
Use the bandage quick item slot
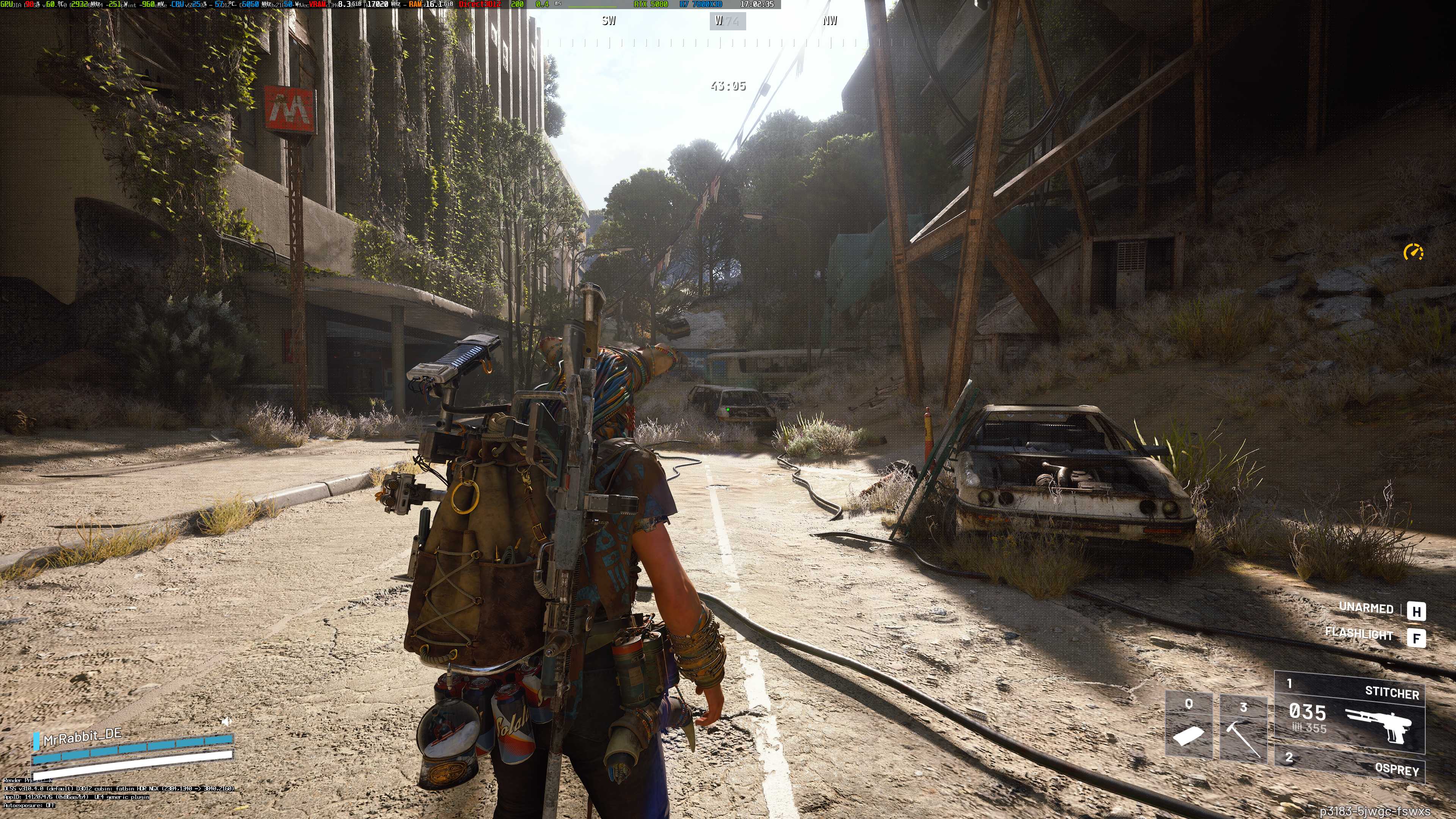(x=1189, y=725)
